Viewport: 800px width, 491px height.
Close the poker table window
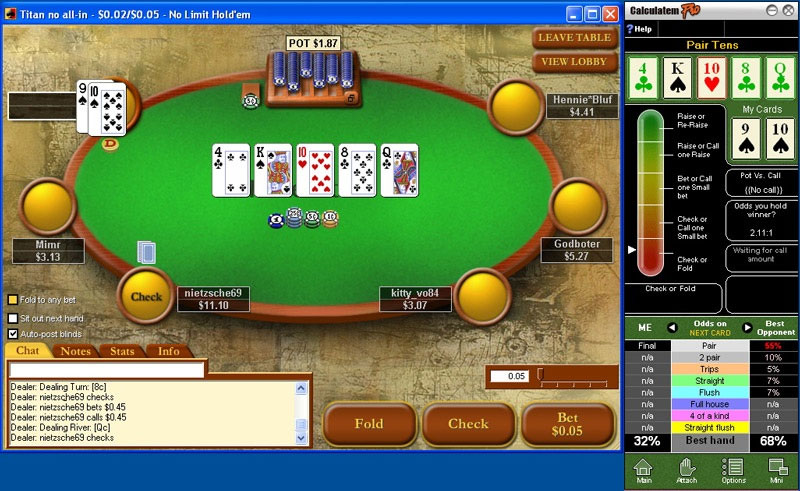point(612,14)
